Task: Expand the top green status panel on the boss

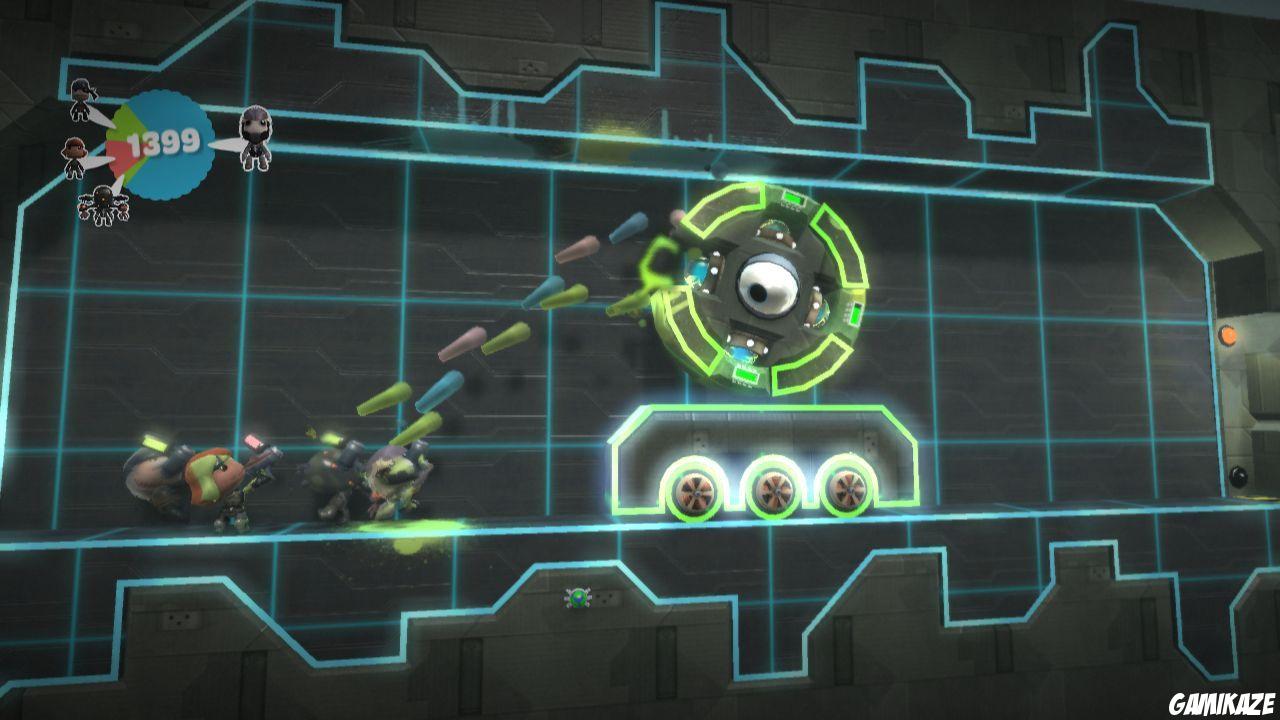Action: pyautogui.click(x=792, y=197)
